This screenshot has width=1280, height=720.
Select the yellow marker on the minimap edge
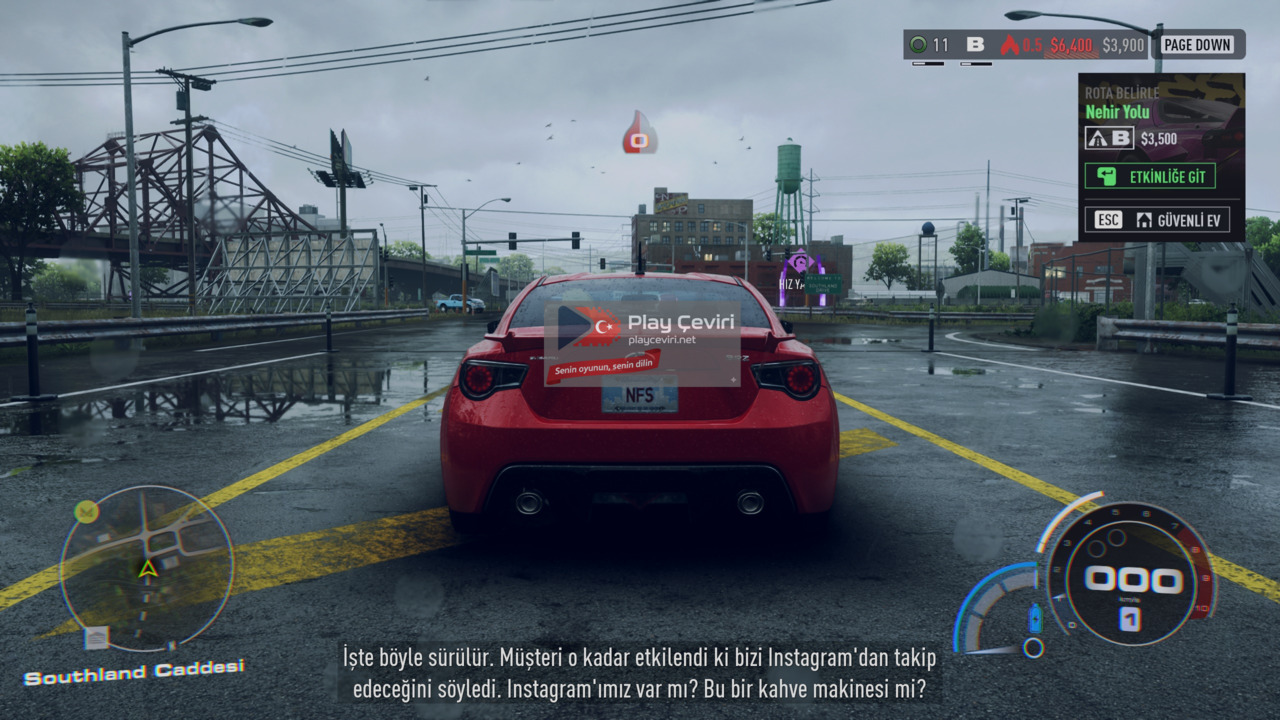click(x=87, y=512)
